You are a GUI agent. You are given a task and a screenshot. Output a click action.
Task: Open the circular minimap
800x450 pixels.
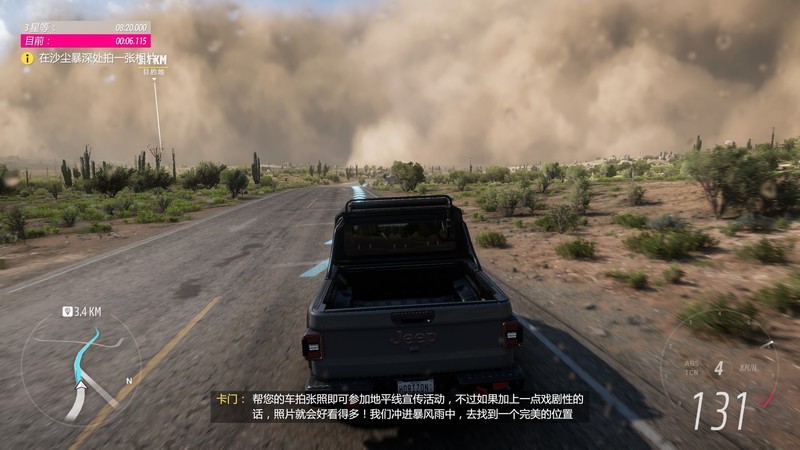pyautogui.click(x=82, y=365)
